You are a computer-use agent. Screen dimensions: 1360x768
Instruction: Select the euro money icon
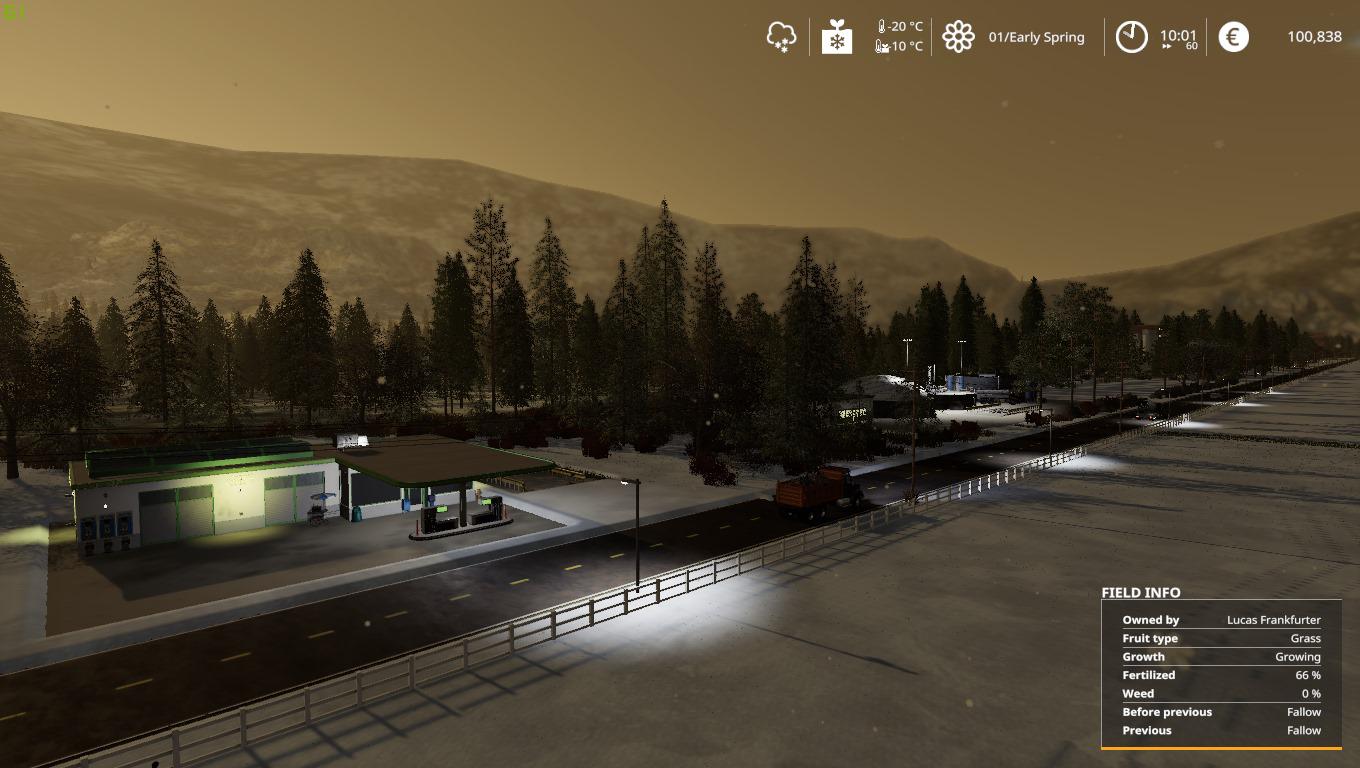coord(1233,37)
